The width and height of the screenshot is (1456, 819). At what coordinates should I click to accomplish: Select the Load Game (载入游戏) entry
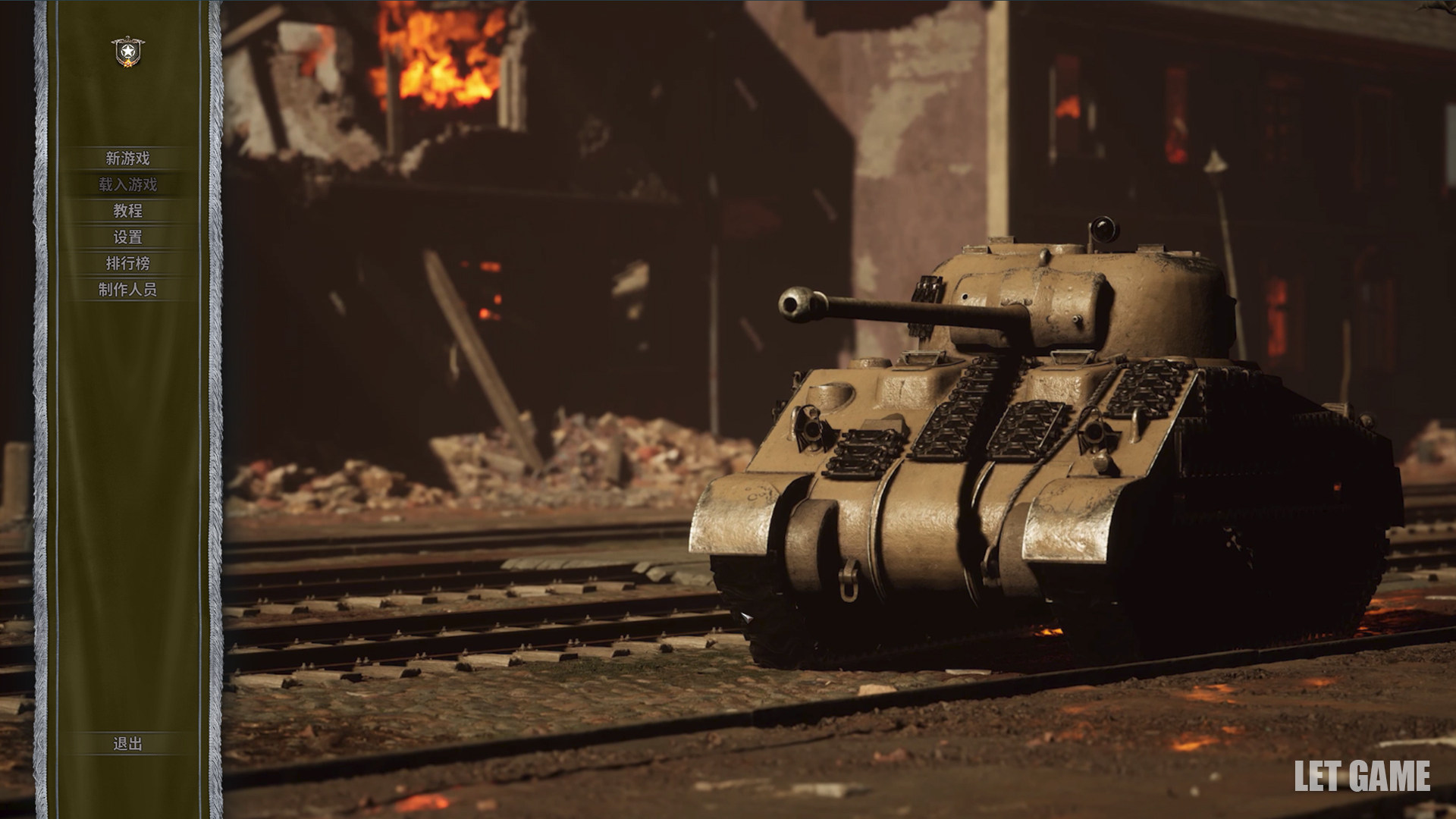tap(127, 184)
